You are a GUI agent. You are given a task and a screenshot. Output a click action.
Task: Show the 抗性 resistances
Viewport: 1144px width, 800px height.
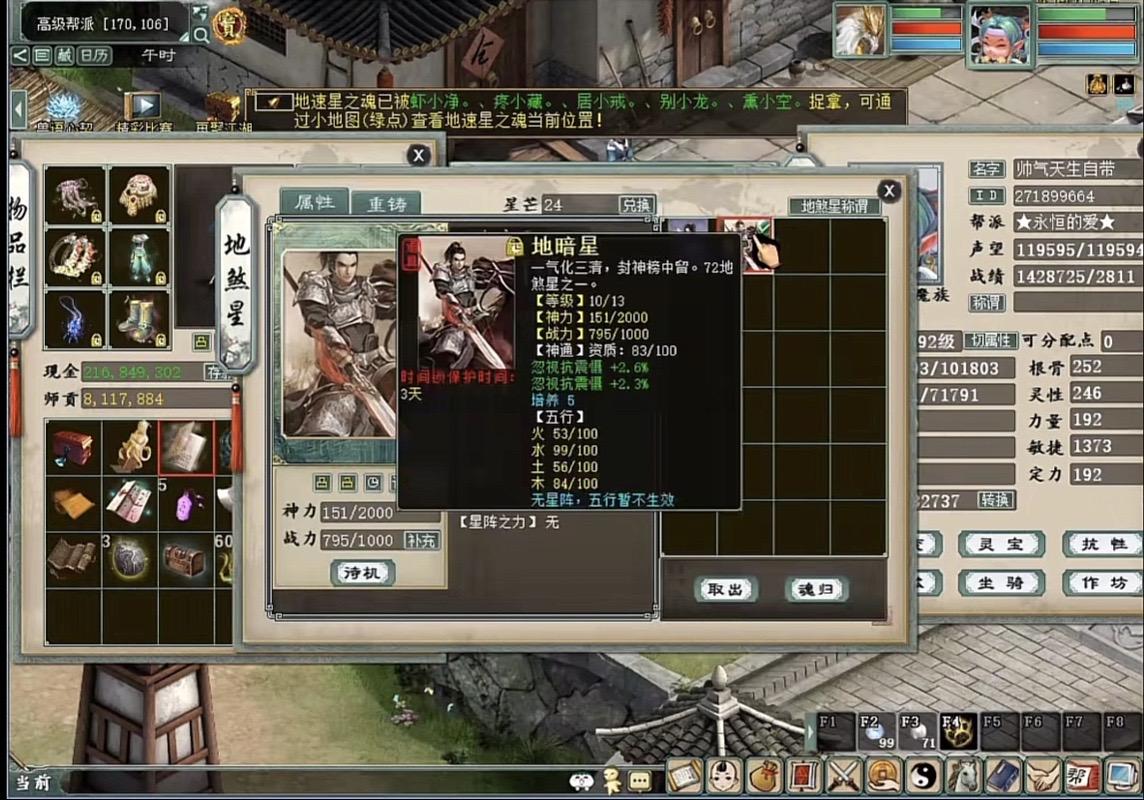click(1102, 544)
